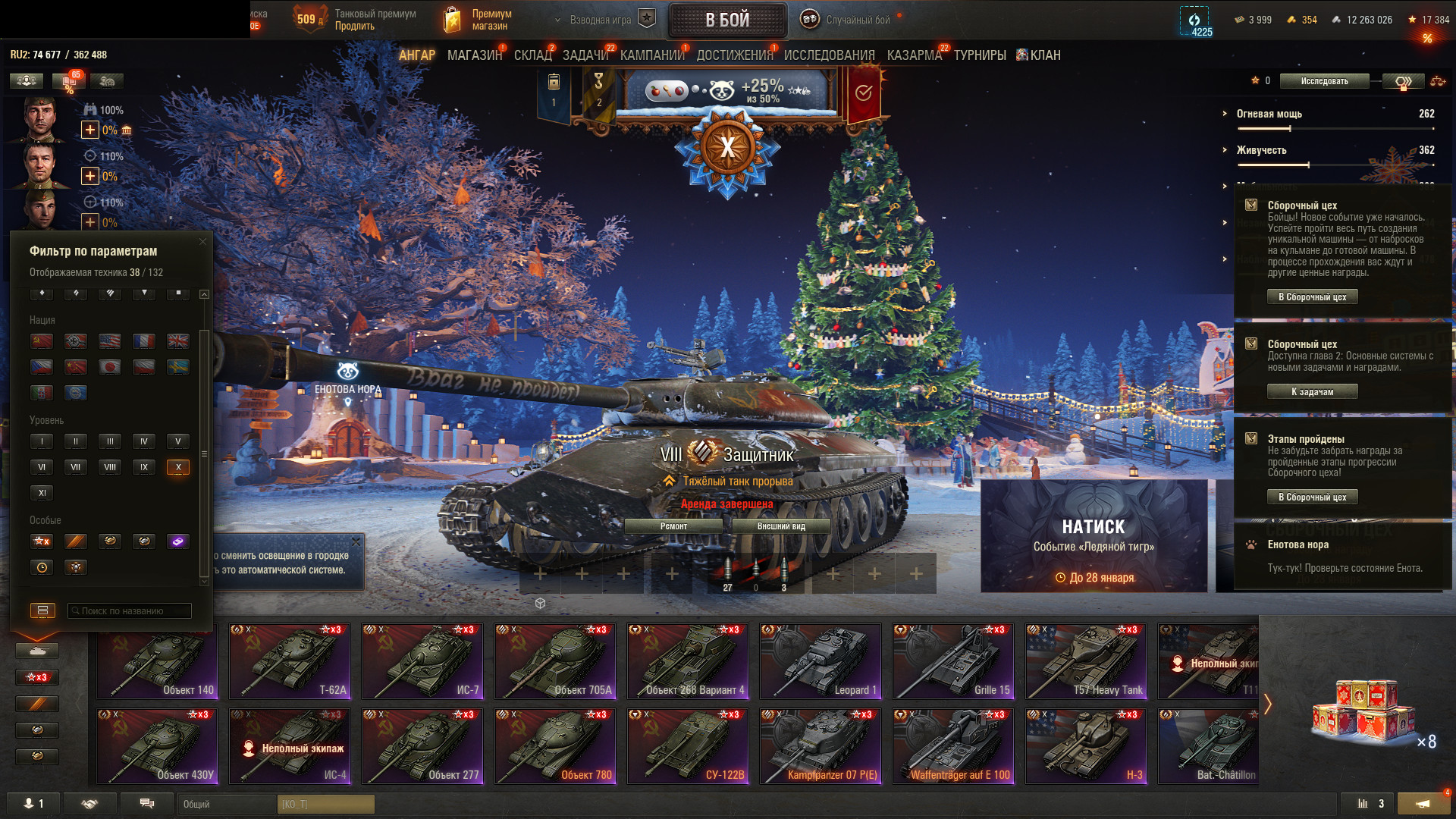Choose the Leopard 1 tank card
The width and height of the screenshot is (1456, 819).
point(821,661)
